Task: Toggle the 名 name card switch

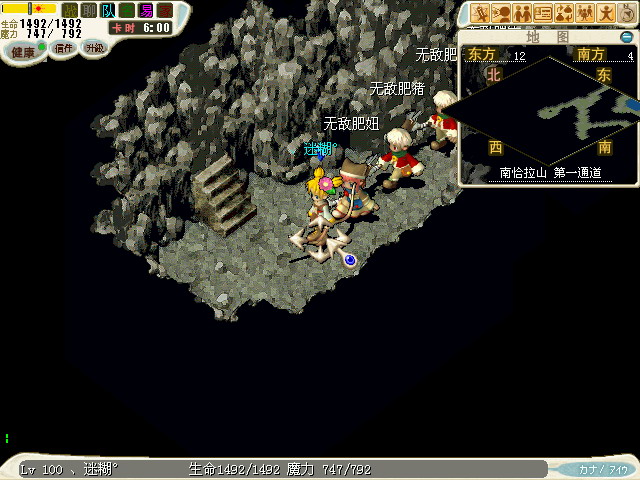Action: [127, 10]
